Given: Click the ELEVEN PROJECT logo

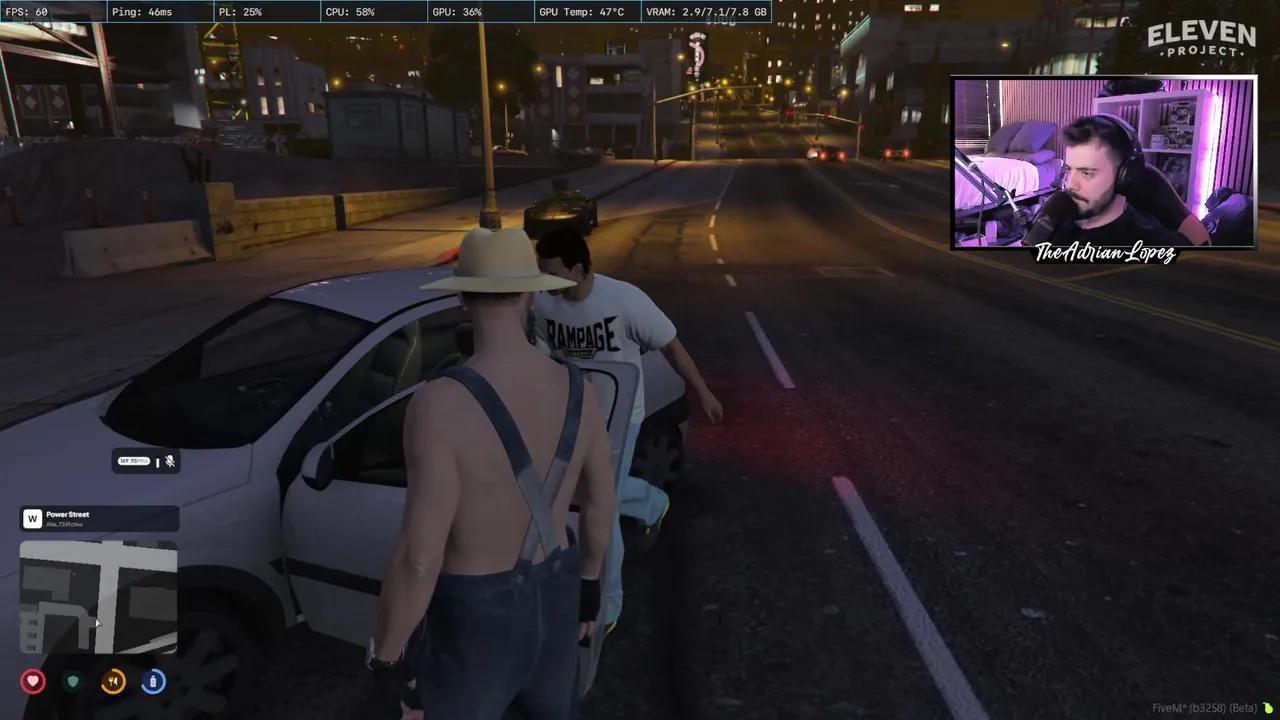Looking at the screenshot, I should pos(1204,42).
